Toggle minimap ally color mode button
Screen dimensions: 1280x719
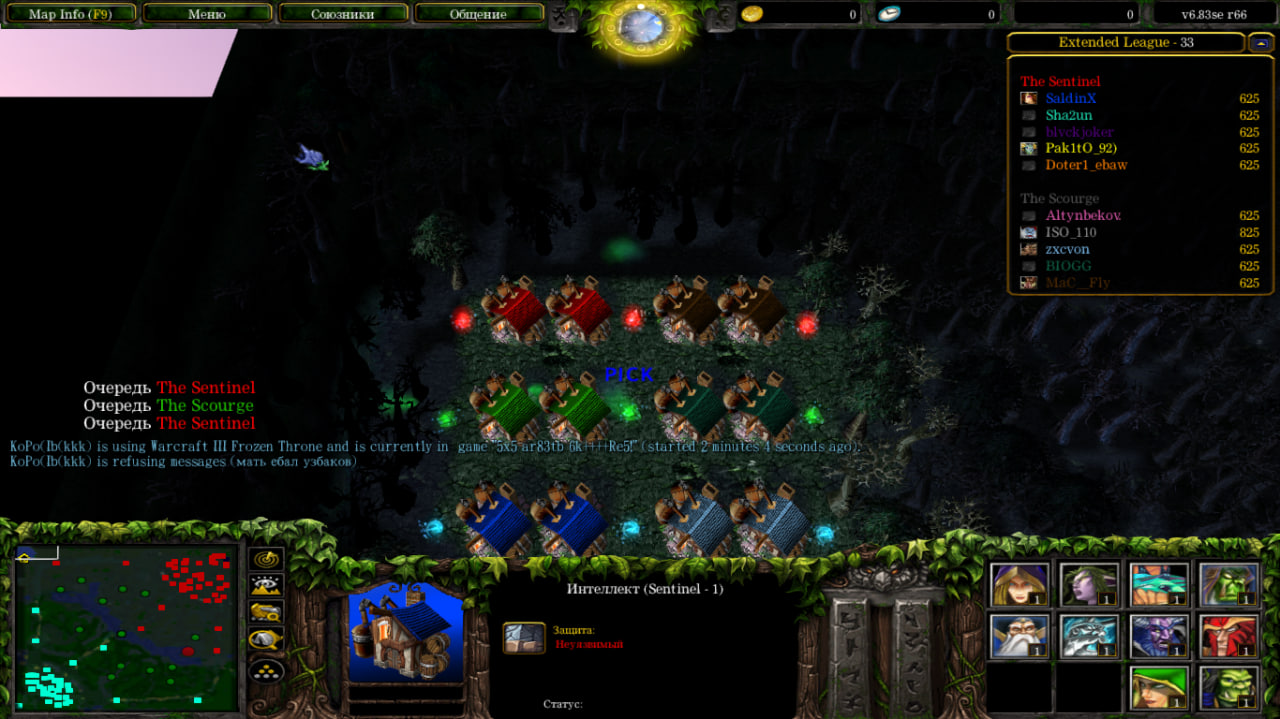(x=267, y=612)
